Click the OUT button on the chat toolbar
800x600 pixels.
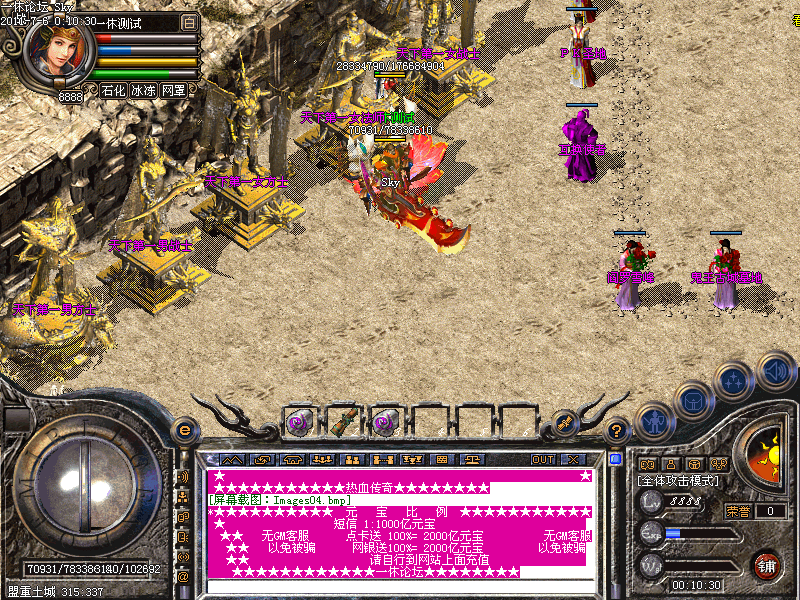pos(542,460)
